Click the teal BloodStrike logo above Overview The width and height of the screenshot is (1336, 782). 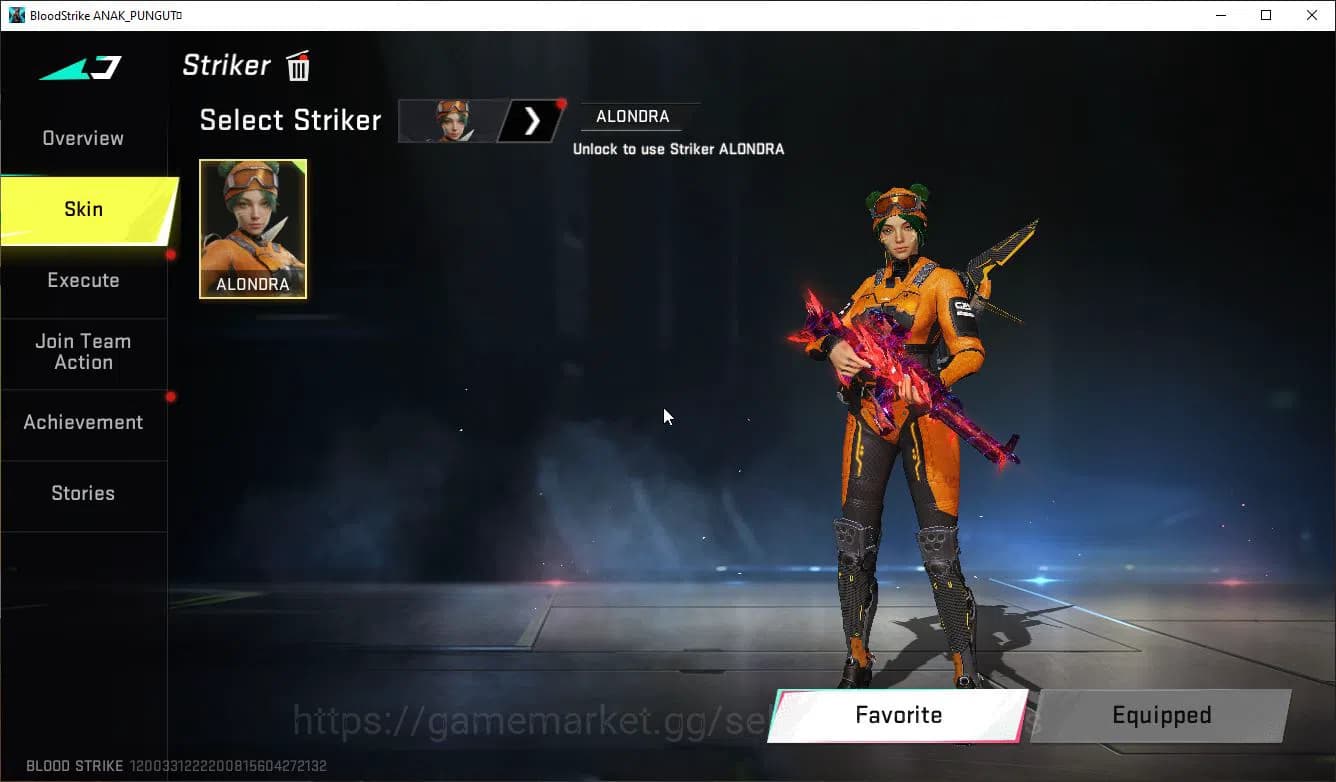point(80,66)
